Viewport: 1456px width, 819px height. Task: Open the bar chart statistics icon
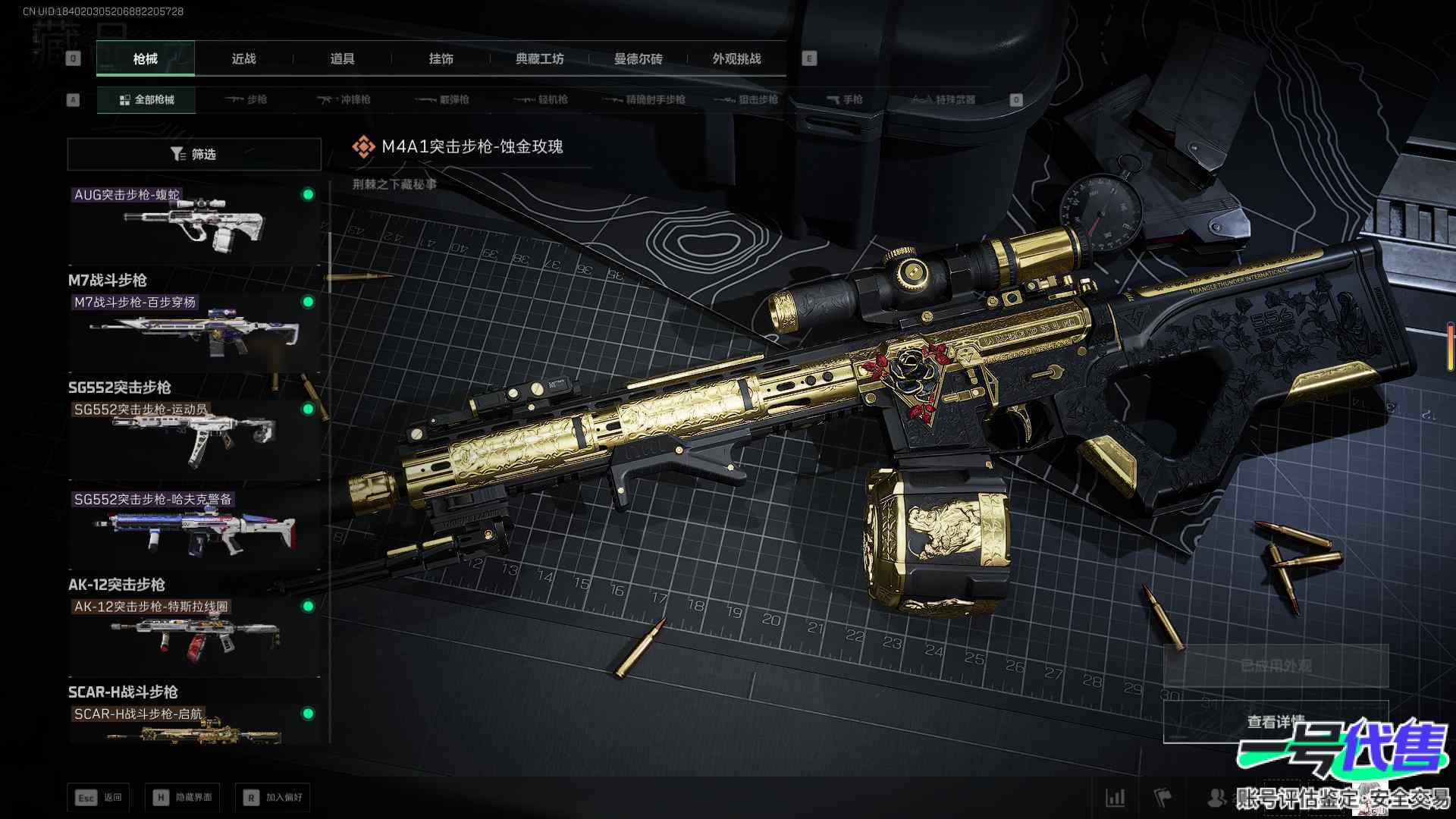[x=1116, y=797]
